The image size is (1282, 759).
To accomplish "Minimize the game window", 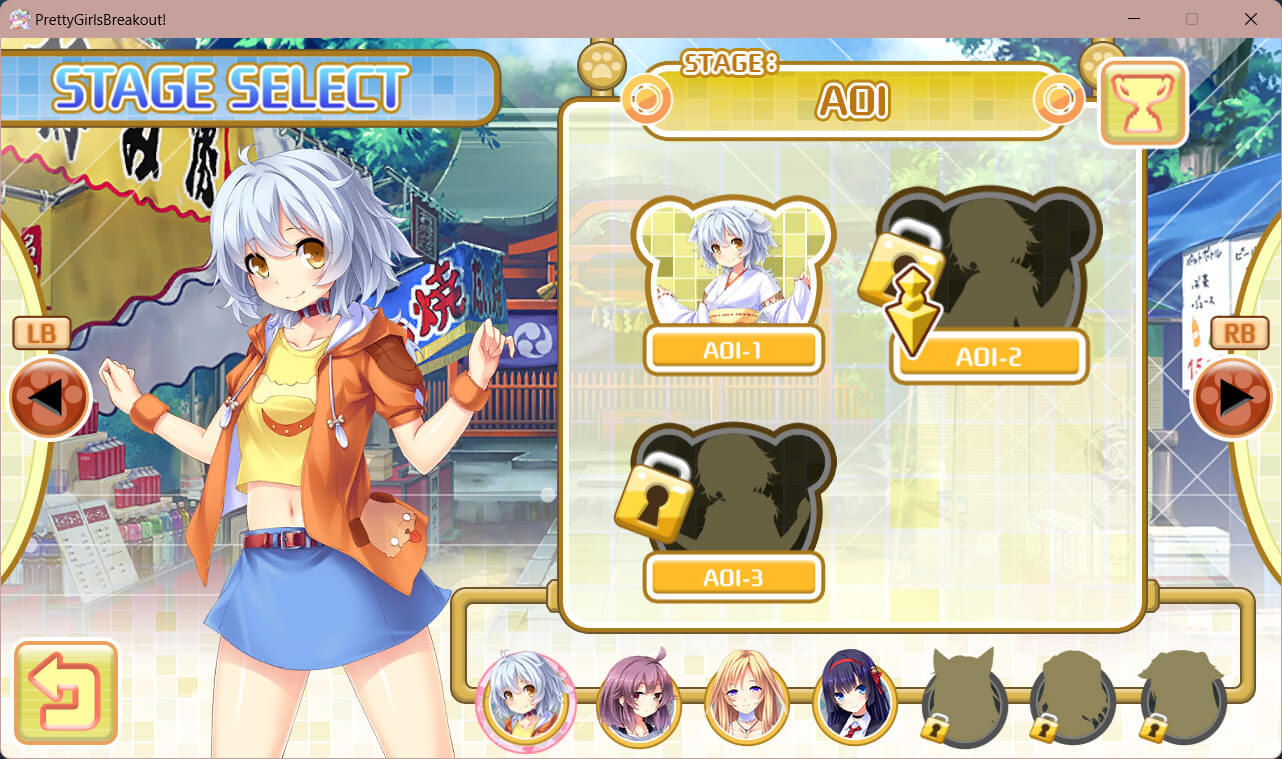I will (x=1133, y=19).
